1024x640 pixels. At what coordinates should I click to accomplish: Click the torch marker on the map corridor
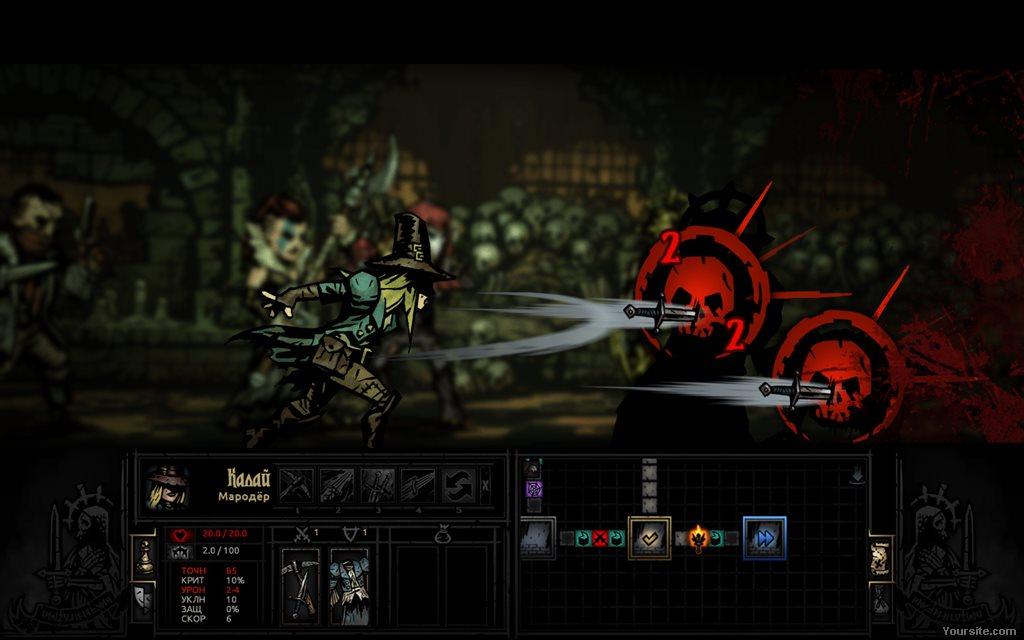coord(699,538)
